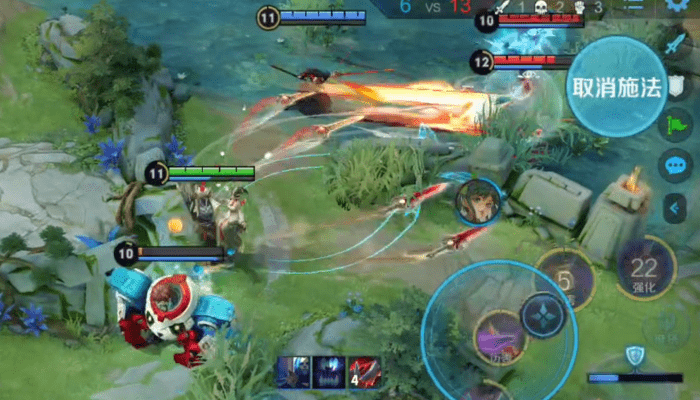Tap the four-point star joystick knob
This screenshot has height=400, width=700.
(x=543, y=315)
